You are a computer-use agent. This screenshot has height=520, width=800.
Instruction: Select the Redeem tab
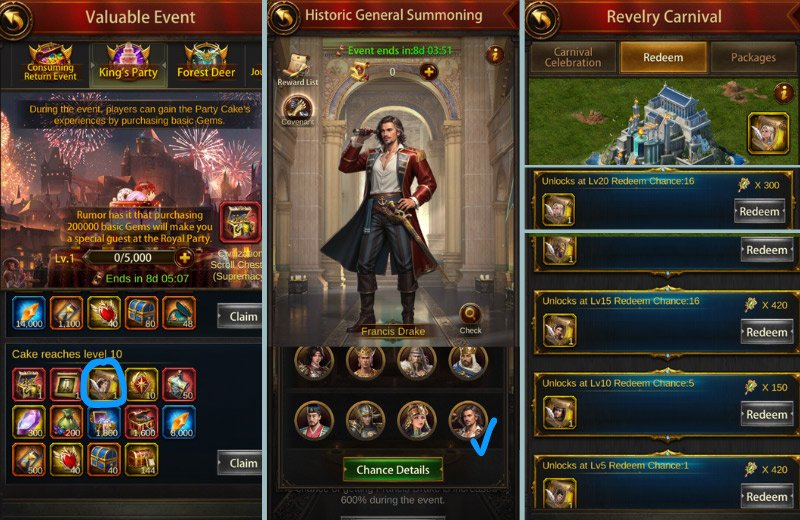coord(663,58)
